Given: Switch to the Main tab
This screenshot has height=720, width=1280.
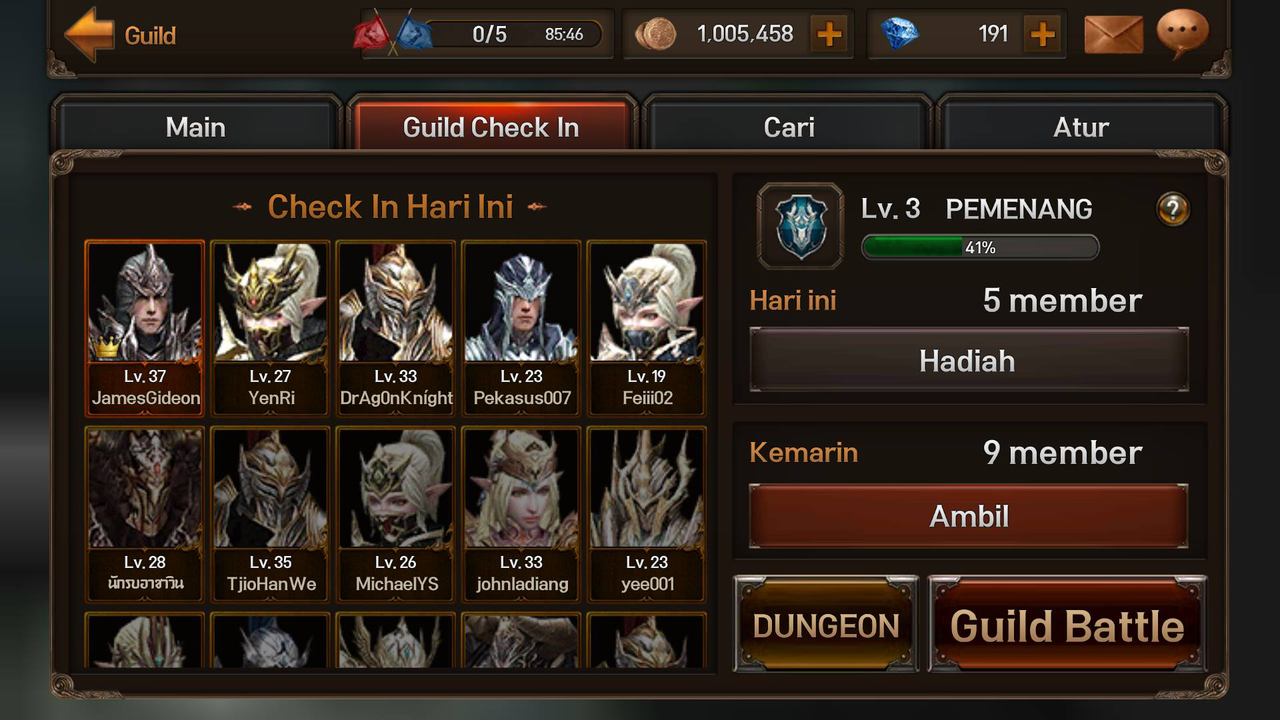Looking at the screenshot, I should pos(196,127).
